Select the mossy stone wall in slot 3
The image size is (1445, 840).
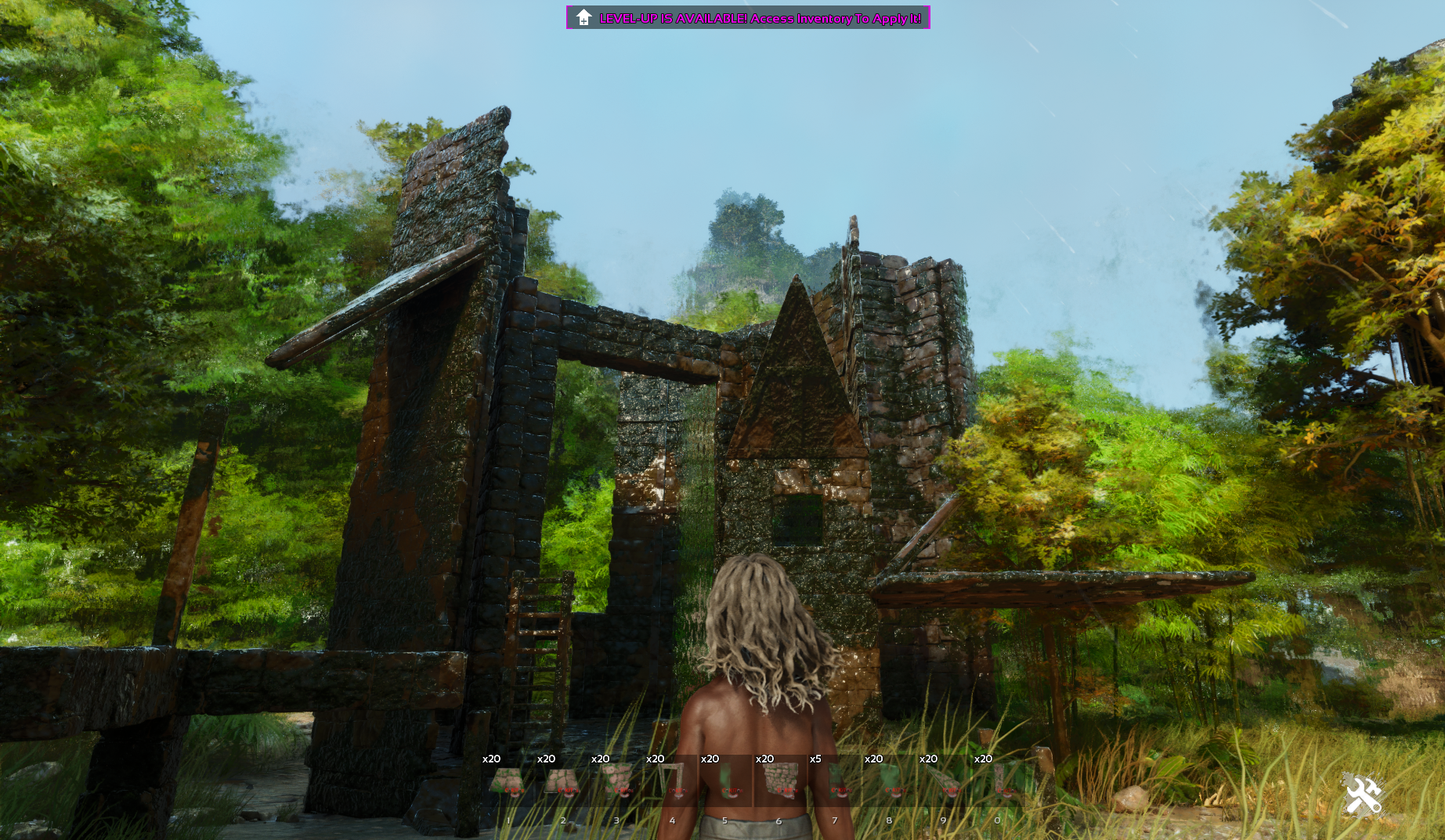(617, 781)
